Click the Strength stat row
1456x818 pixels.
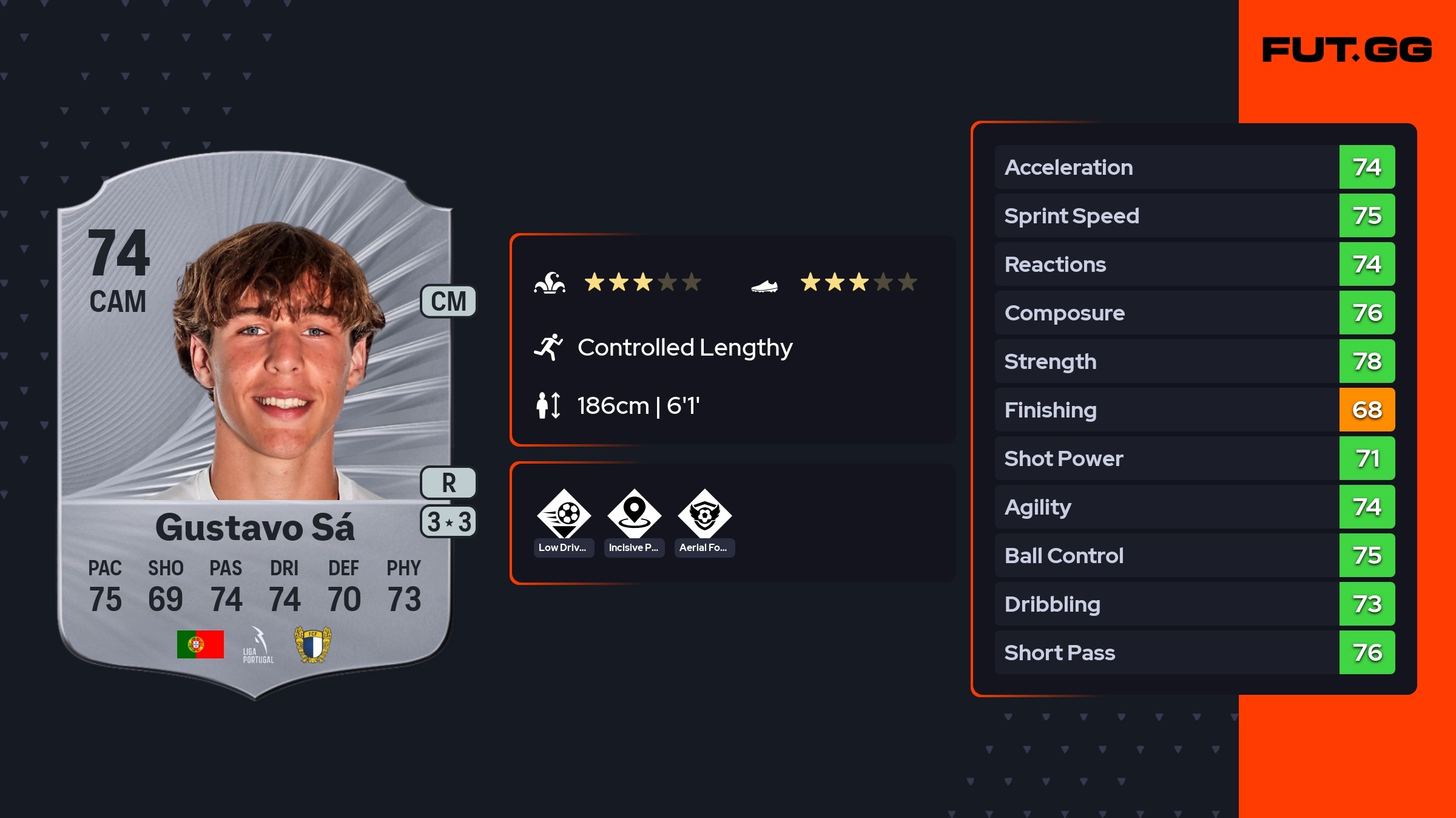click(1194, 361)
